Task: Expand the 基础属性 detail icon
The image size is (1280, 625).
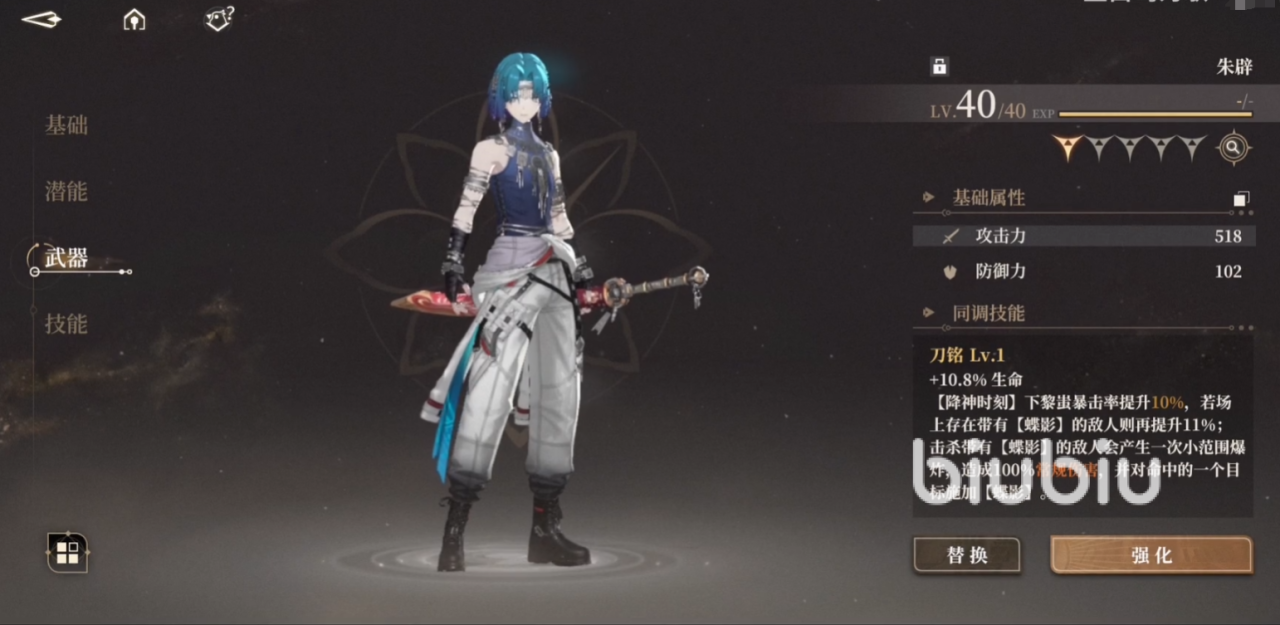Action: [x=1241, y=199]
